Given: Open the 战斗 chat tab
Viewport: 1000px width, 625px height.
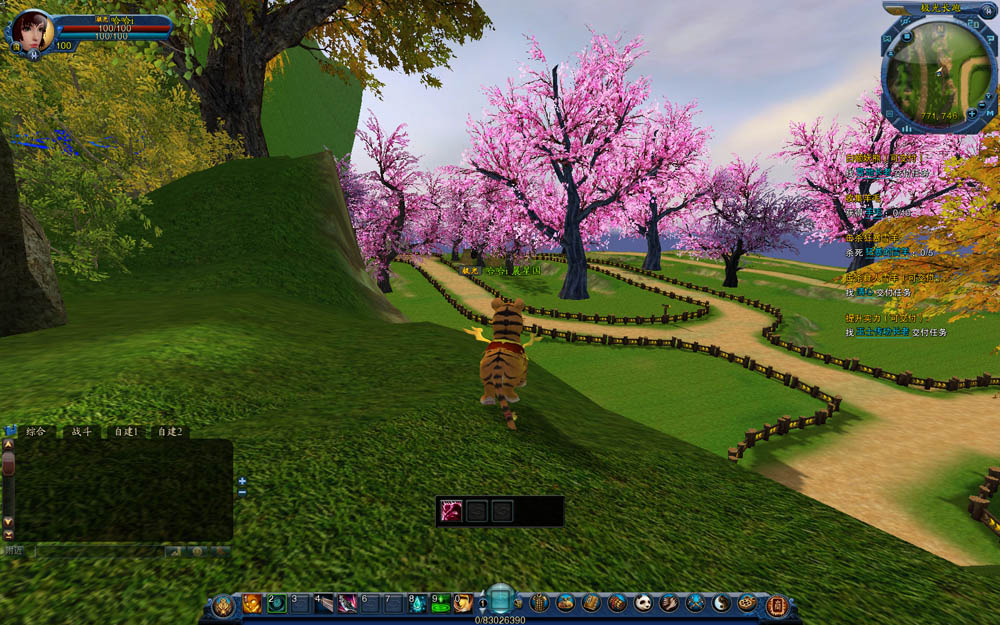Looking at the screenshot, I should coord(80,431).
